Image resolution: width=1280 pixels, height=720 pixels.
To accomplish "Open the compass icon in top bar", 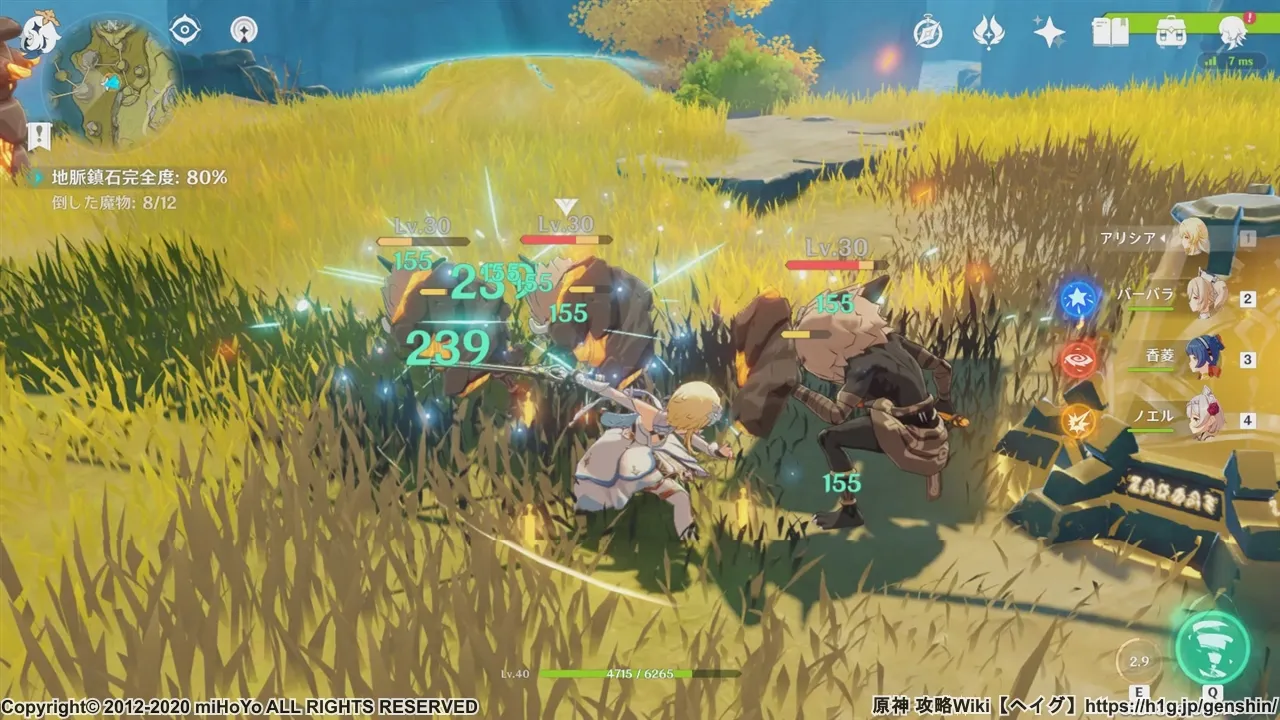I will [x=928, y=33].
